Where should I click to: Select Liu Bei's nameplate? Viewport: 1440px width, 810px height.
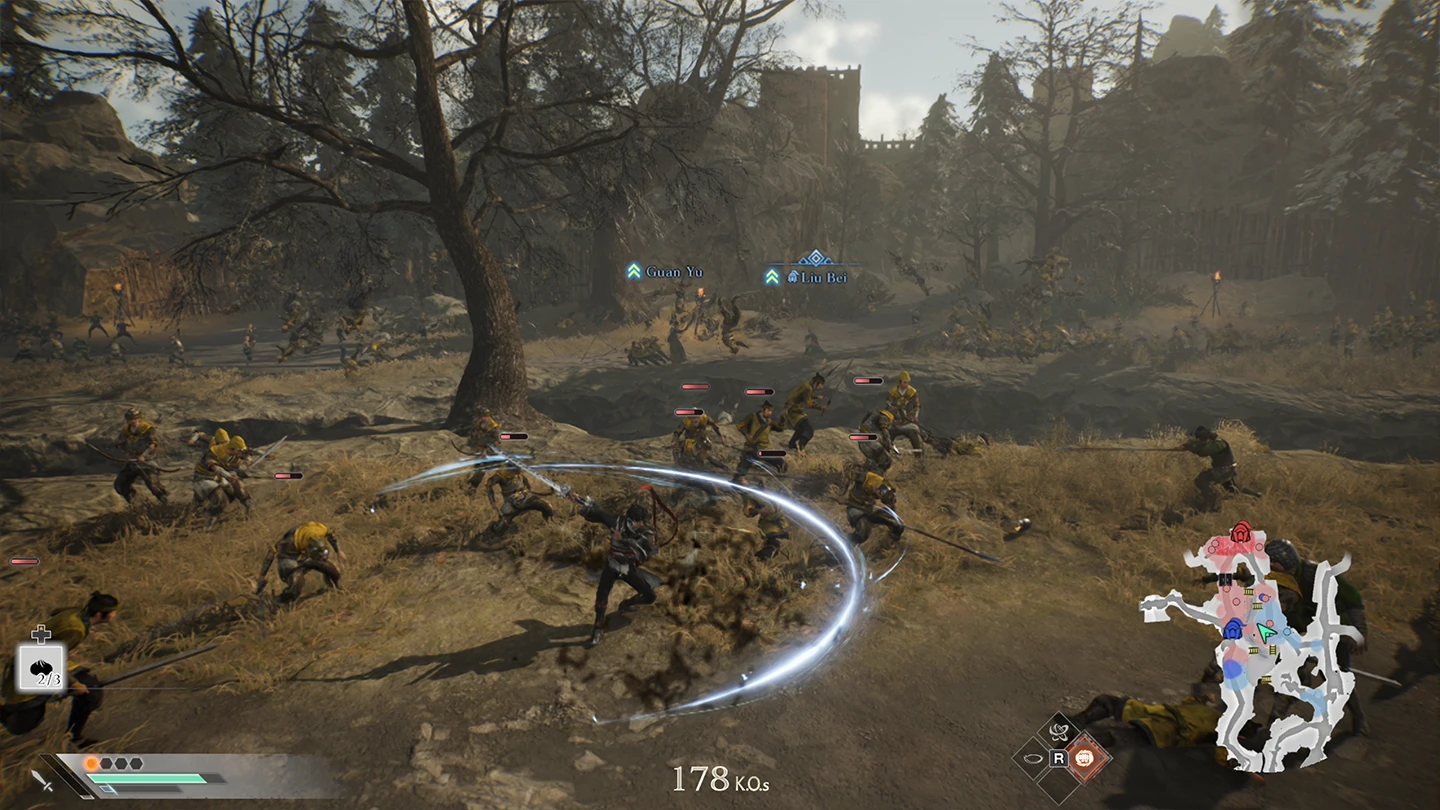[x=823, y=277]
